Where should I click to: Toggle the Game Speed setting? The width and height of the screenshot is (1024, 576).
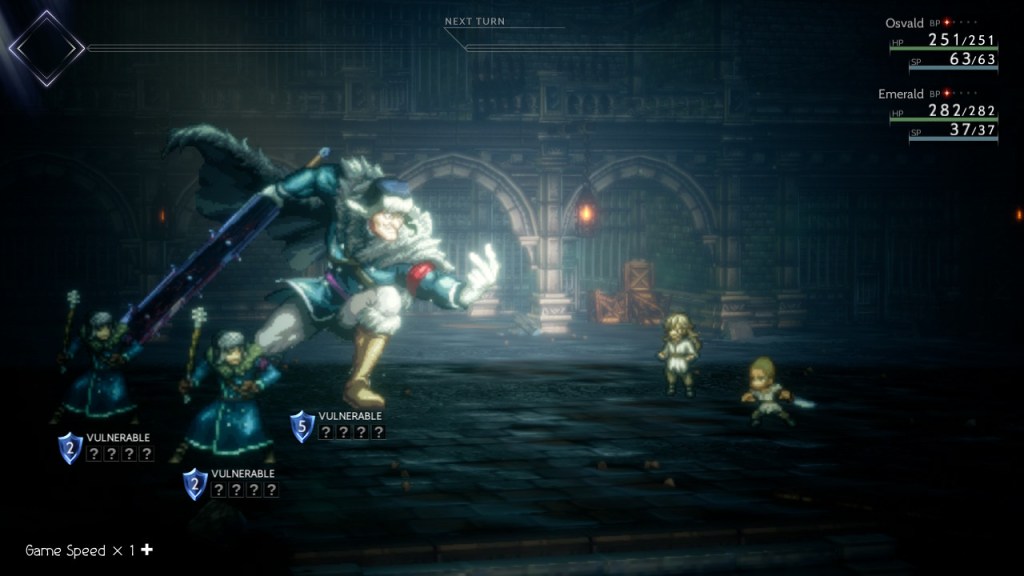click(x=89, y=550)
